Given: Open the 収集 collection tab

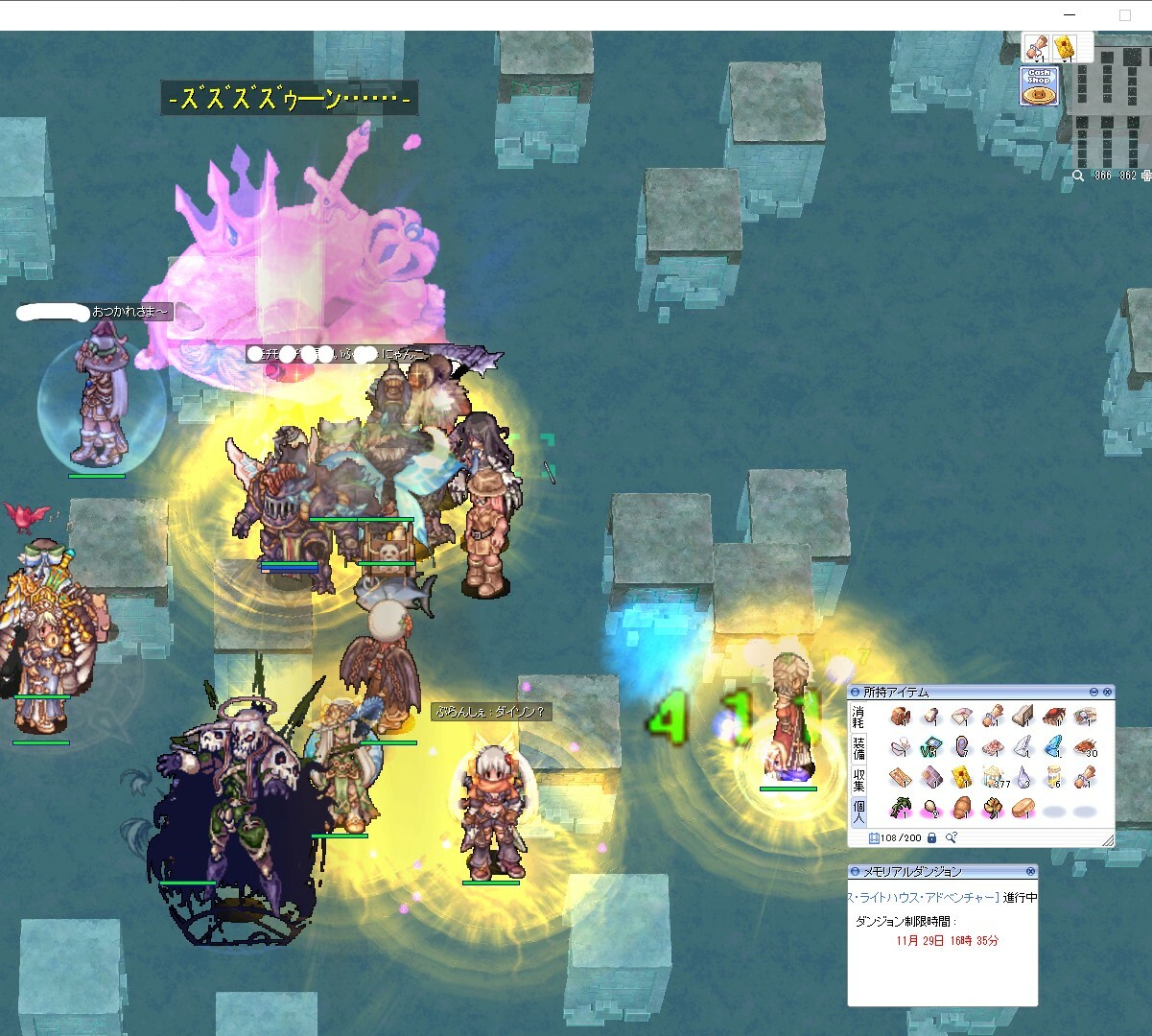Looking at the screenshot, I should click(x=858, y=778).
